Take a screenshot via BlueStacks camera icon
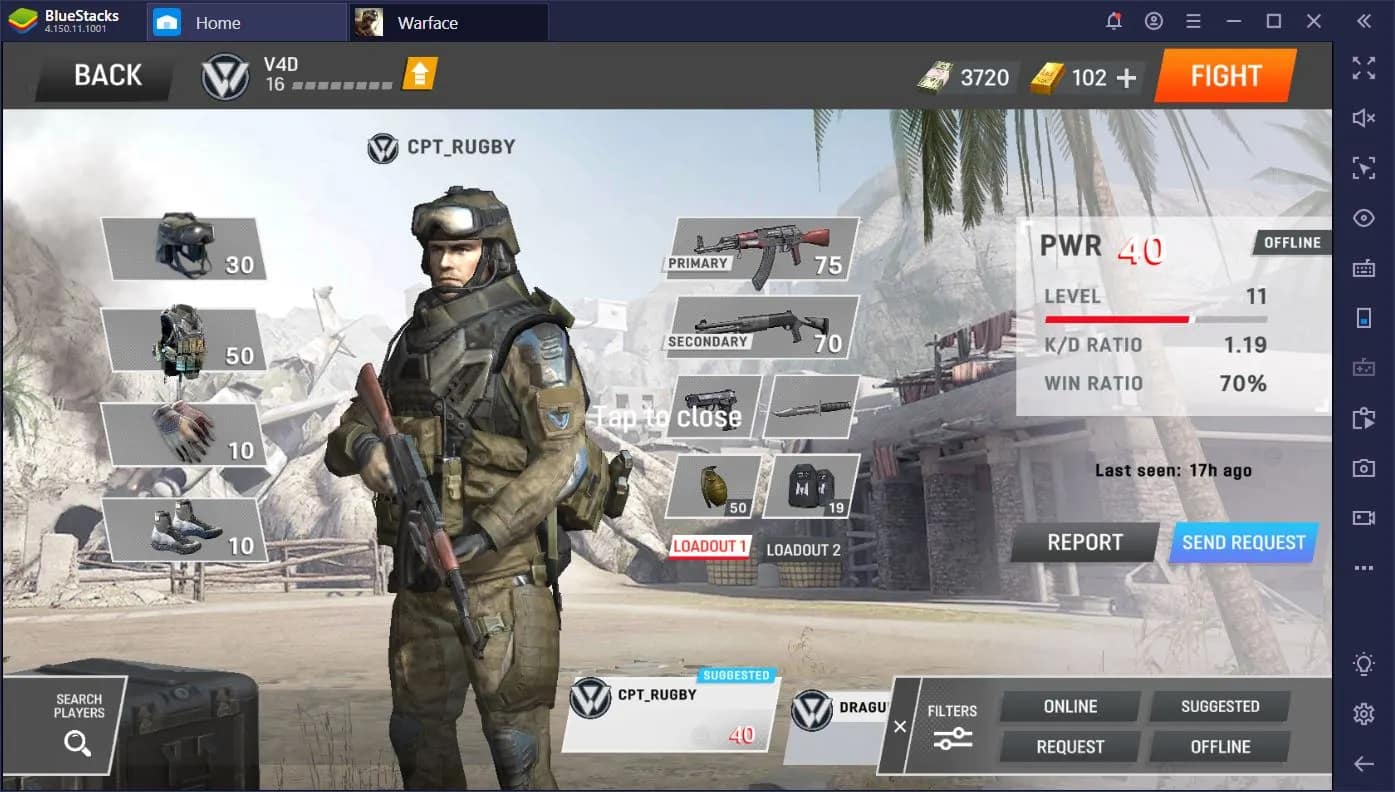1395x792 pixels. [x=1363, y=468]
